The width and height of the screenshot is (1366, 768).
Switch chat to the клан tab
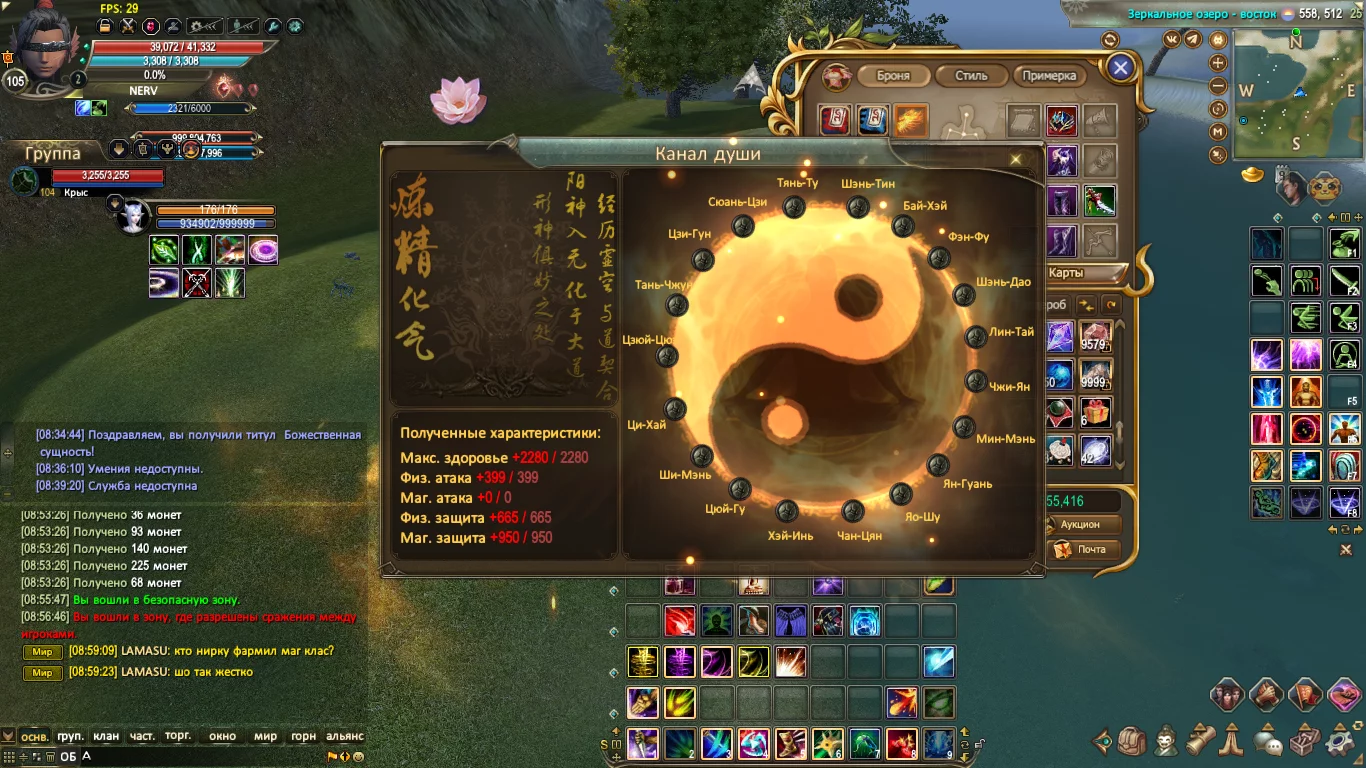(106, 736)
